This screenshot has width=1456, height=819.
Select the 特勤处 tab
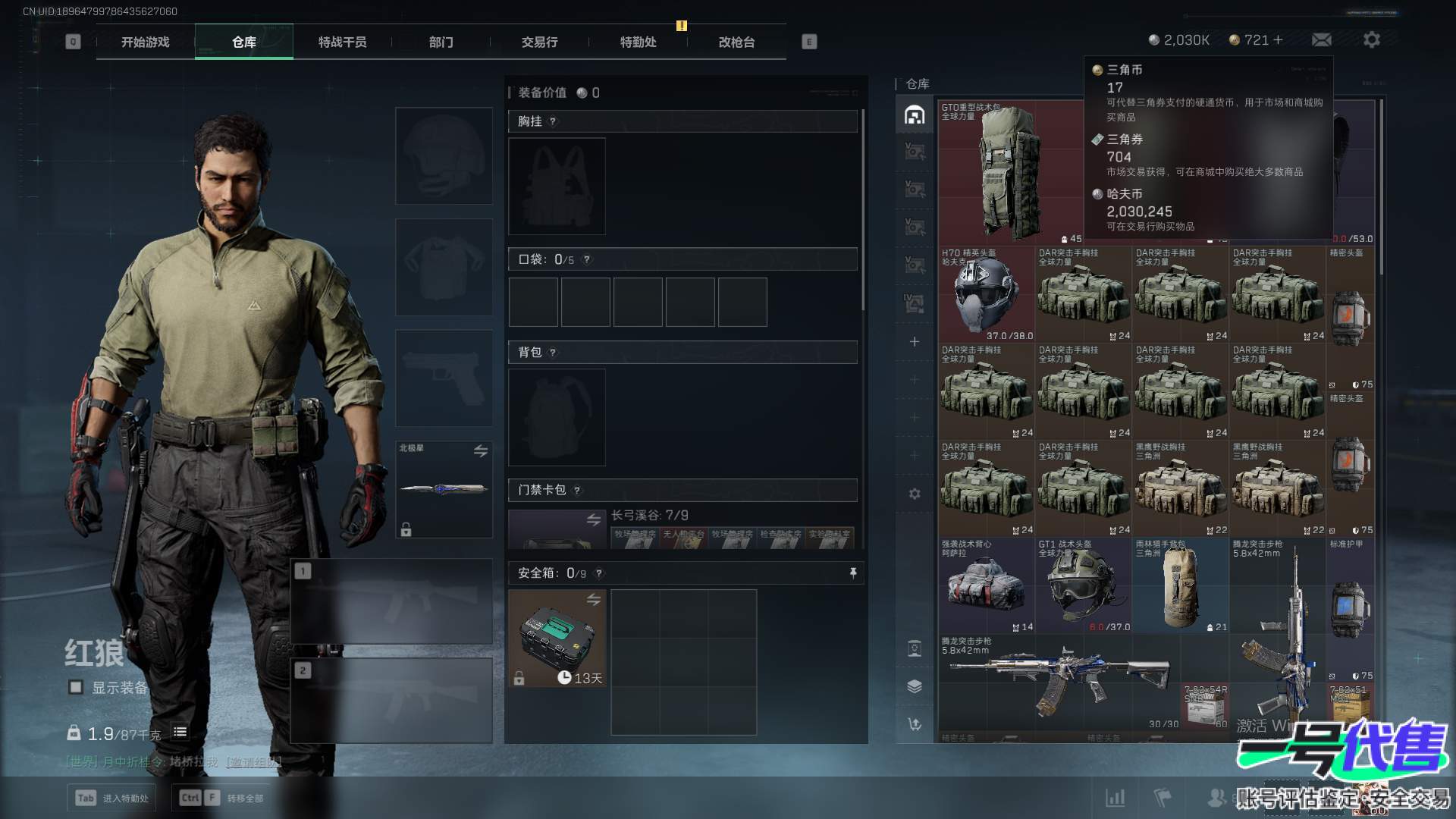click(x=638, y=42)
